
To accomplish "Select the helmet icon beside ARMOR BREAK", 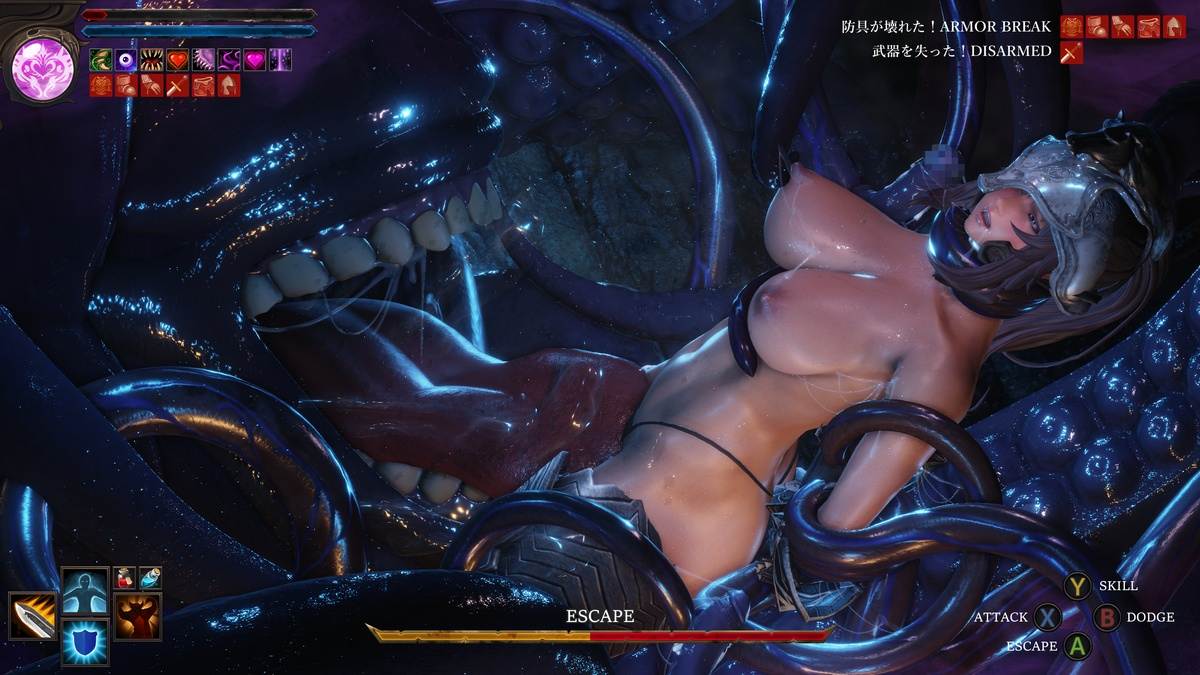I will pos(1176,27).
